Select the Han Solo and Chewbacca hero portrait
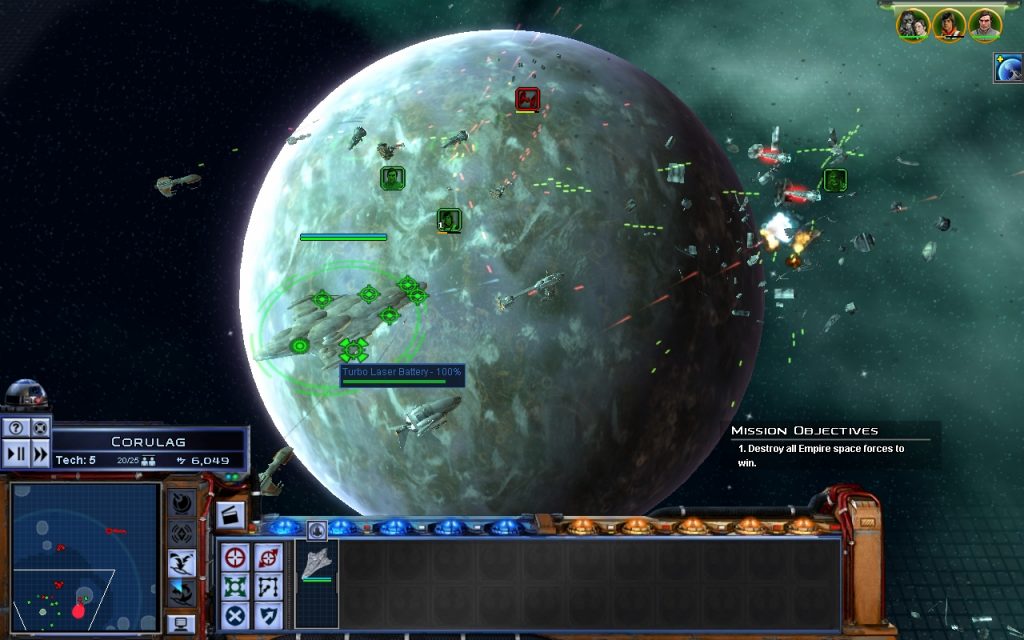The image size is (1024, 640). click(913, 25)
